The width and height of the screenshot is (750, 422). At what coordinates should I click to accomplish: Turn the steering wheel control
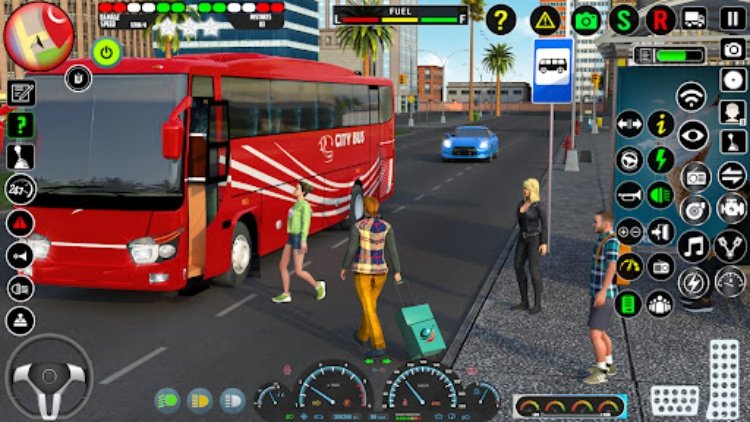pos(50,377)
